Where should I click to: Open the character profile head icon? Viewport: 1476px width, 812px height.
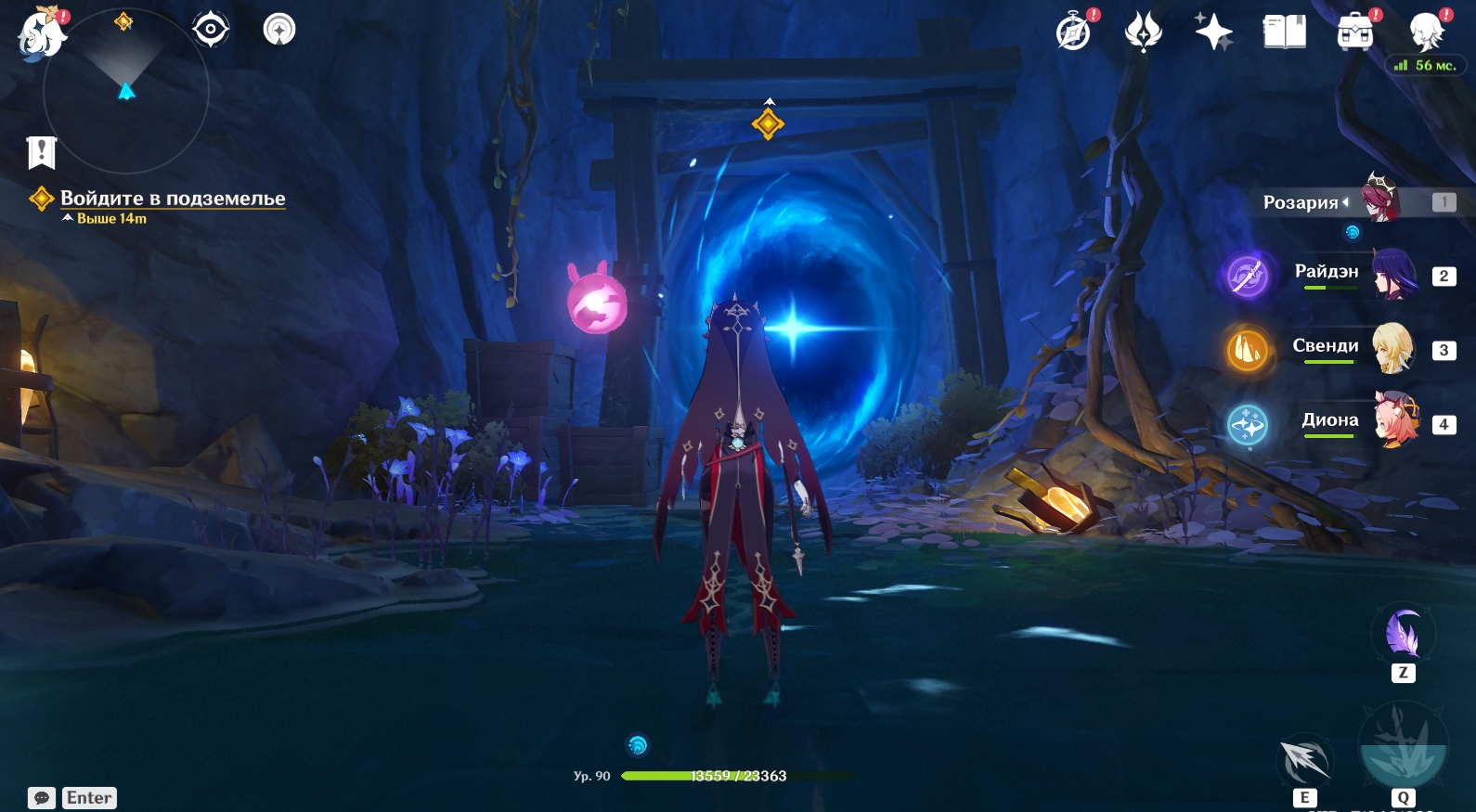1425,32
